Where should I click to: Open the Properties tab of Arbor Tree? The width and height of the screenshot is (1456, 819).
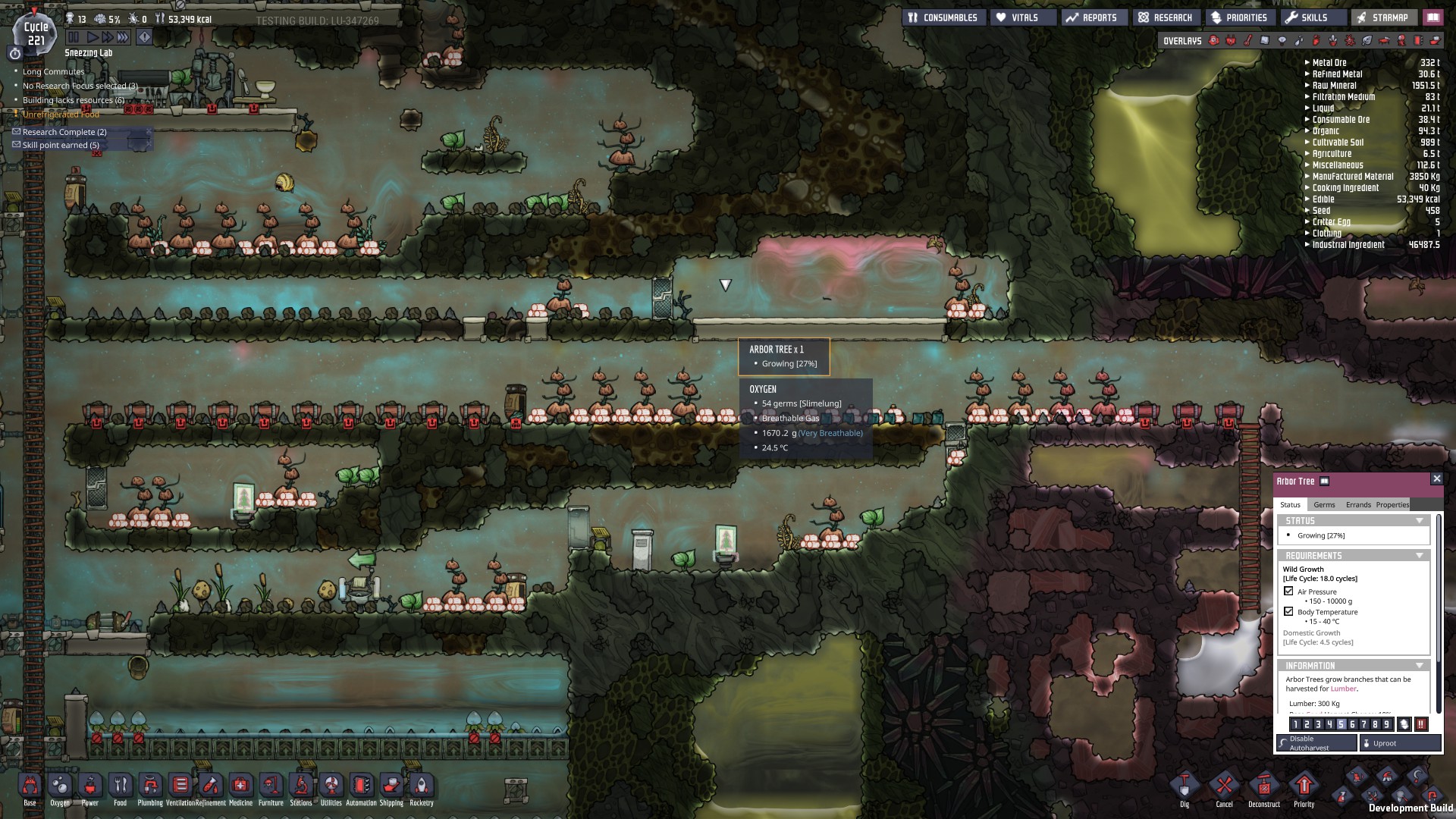tap(1392, 504)
